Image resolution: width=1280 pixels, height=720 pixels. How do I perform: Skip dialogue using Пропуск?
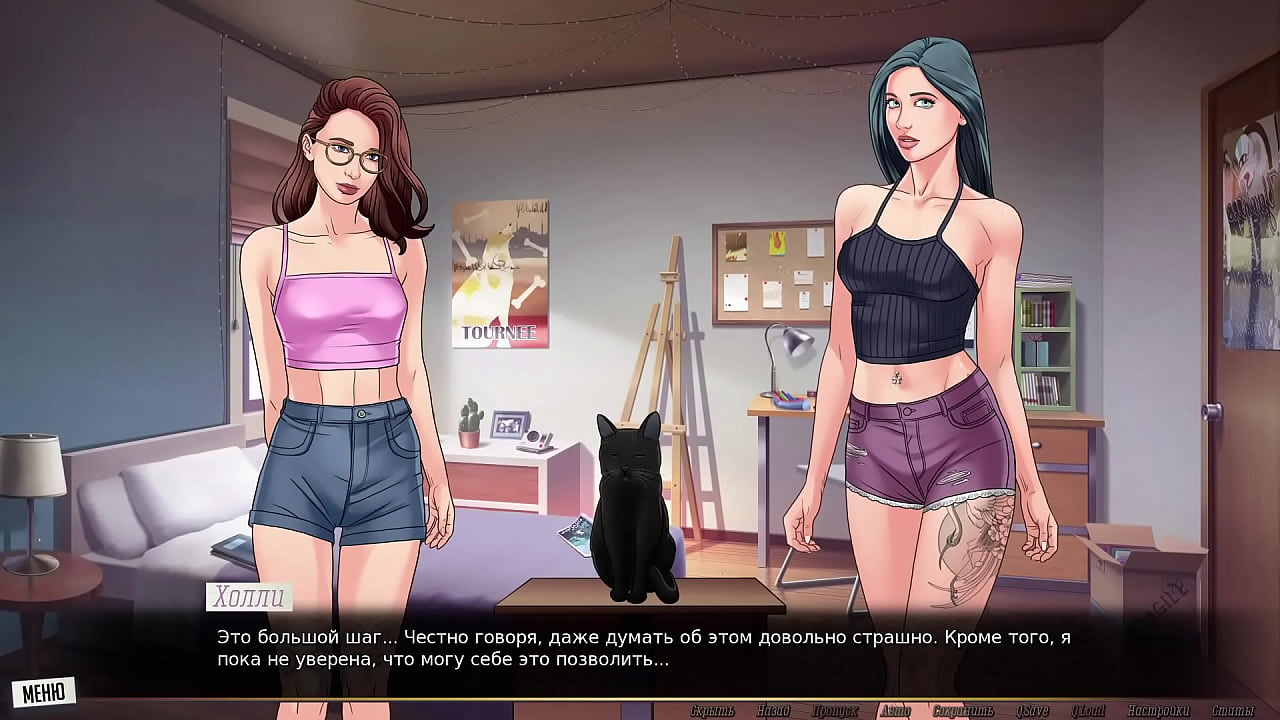coord(835,711)
